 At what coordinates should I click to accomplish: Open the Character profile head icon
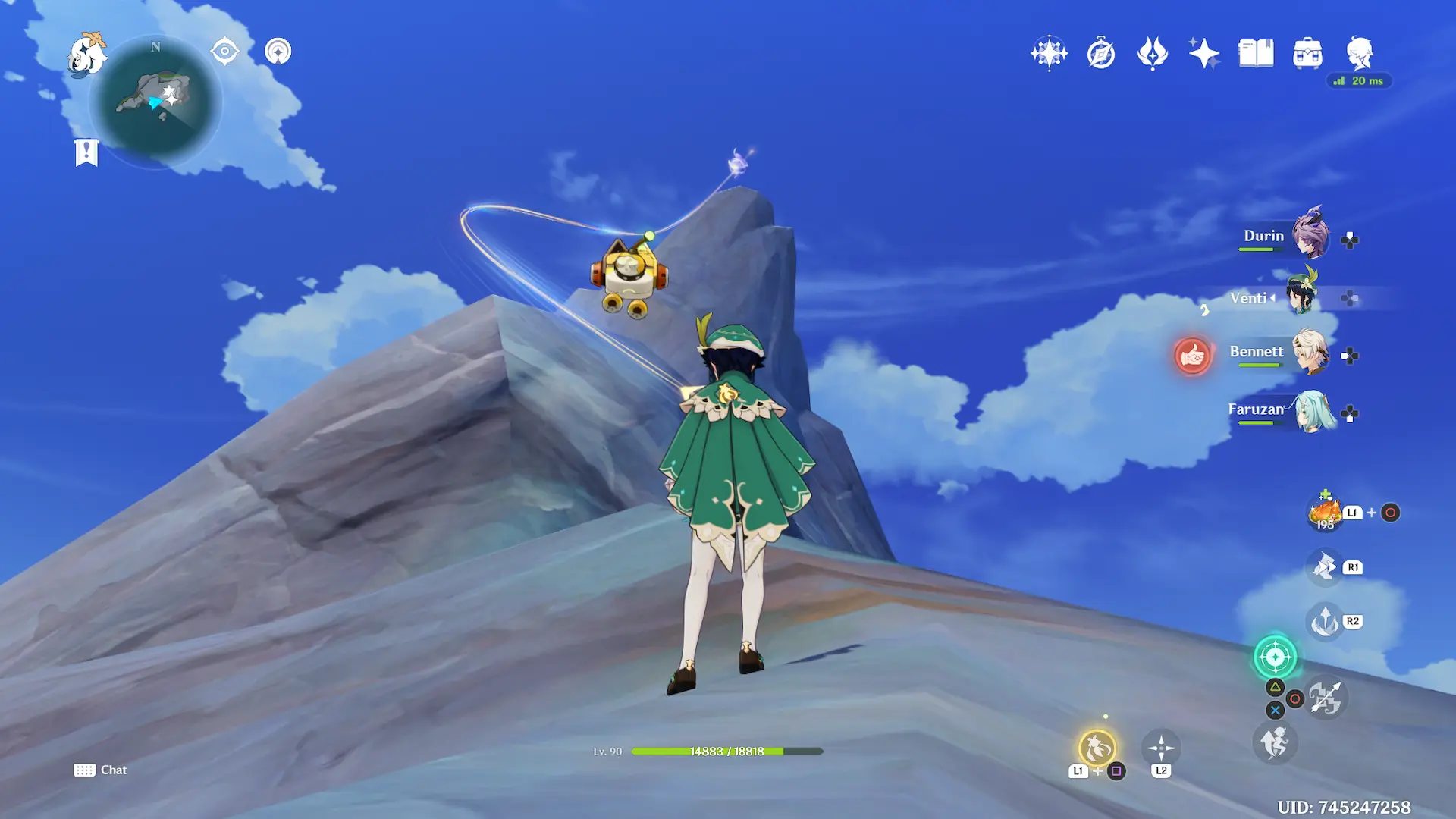tap(1360, 54)
